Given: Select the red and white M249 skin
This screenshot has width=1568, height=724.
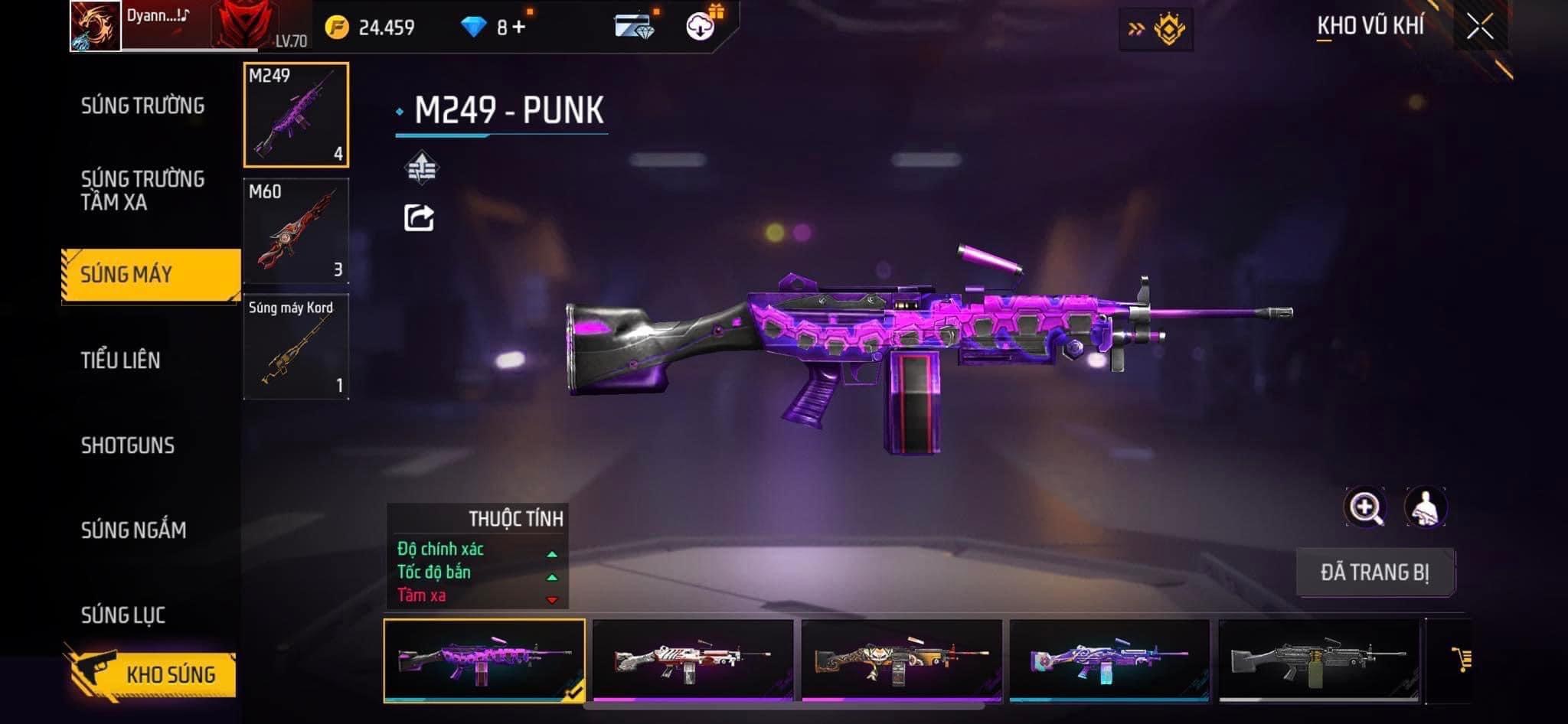Looking at the screenshot, I should pyautogui.click(x=693, y=659).
